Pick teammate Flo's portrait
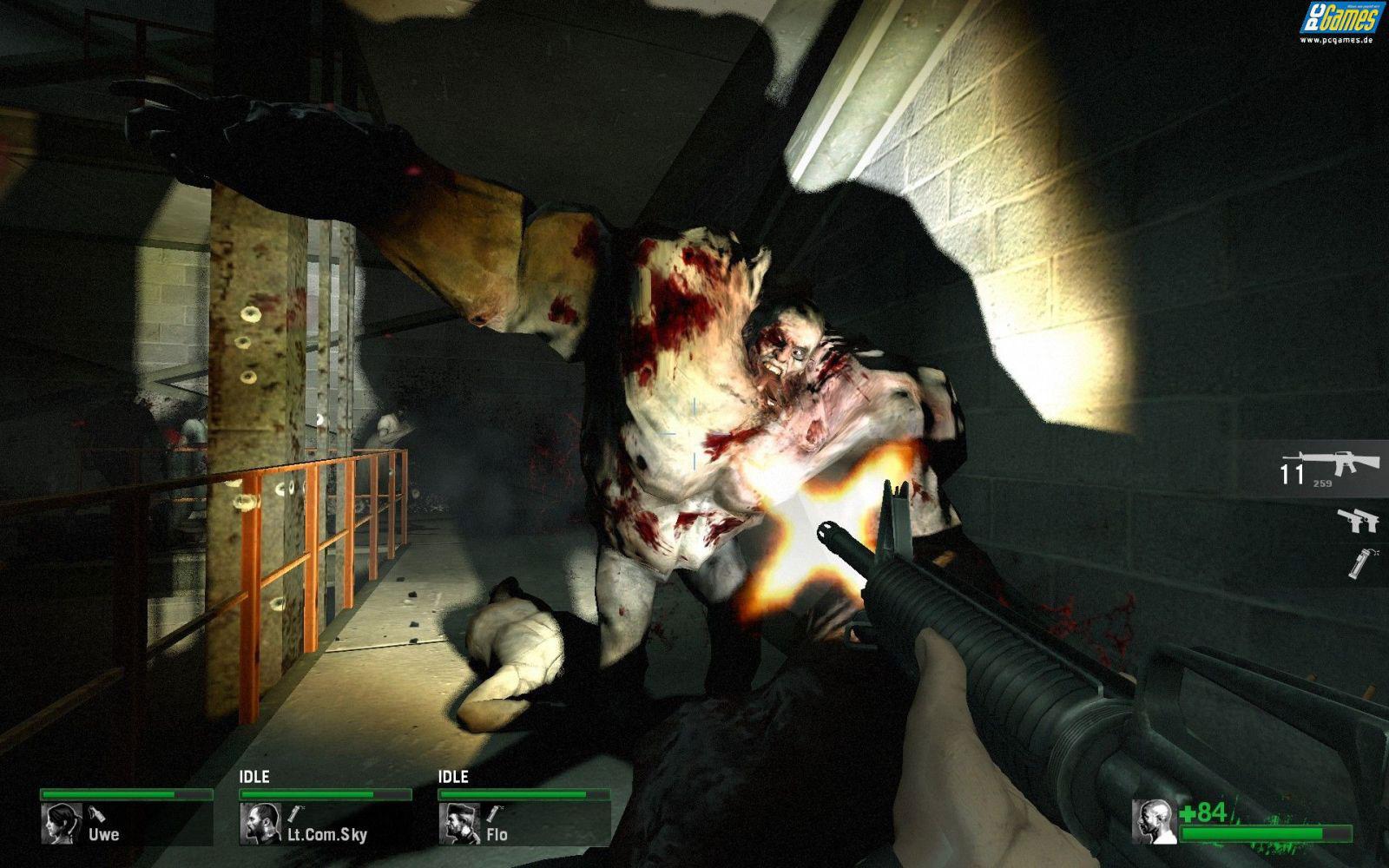This screenshot has height=868, width=1389. tap(459, 823)
